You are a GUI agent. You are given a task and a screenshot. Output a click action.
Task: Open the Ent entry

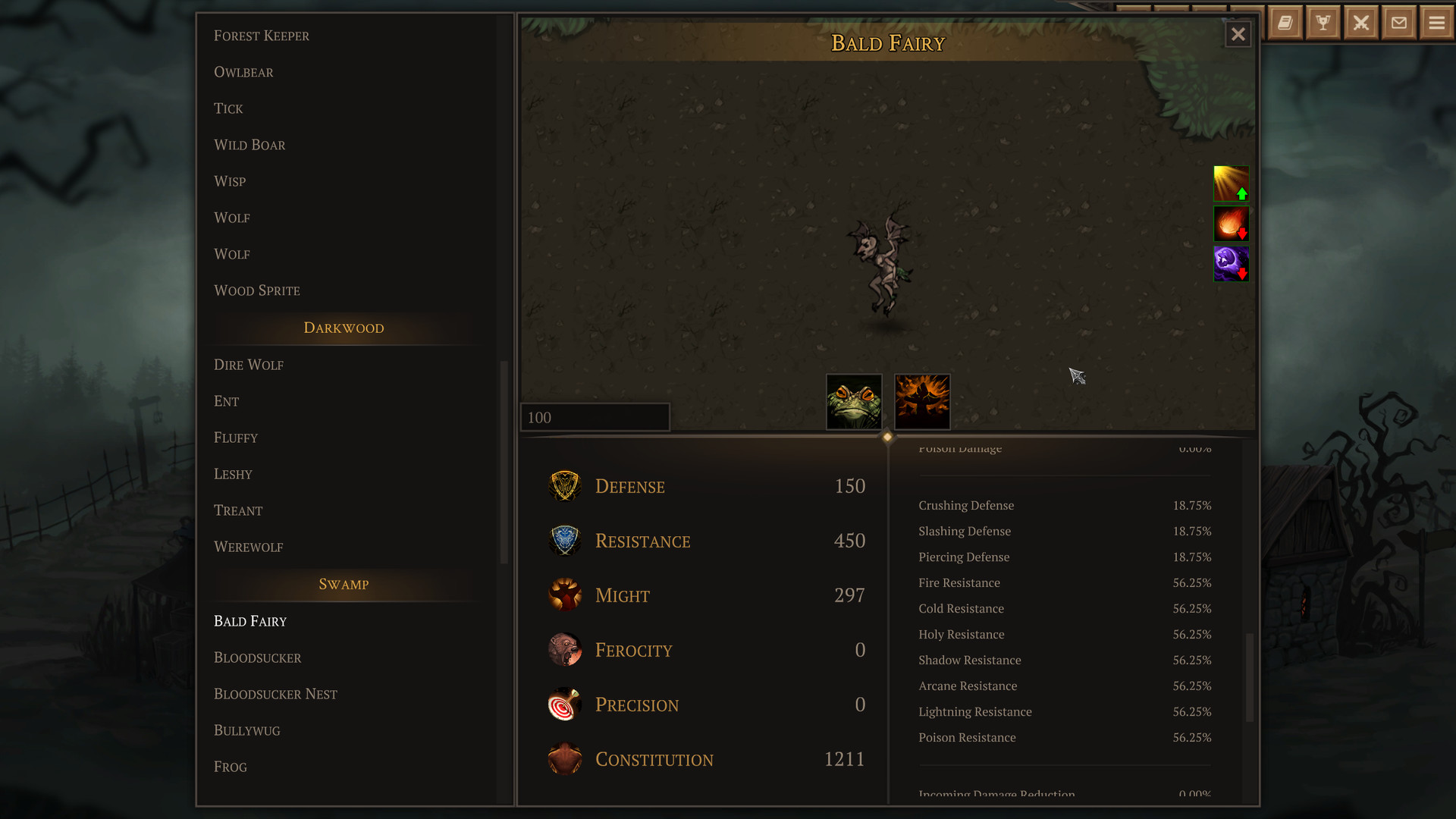pyautogui.click(x=226, y=401)
